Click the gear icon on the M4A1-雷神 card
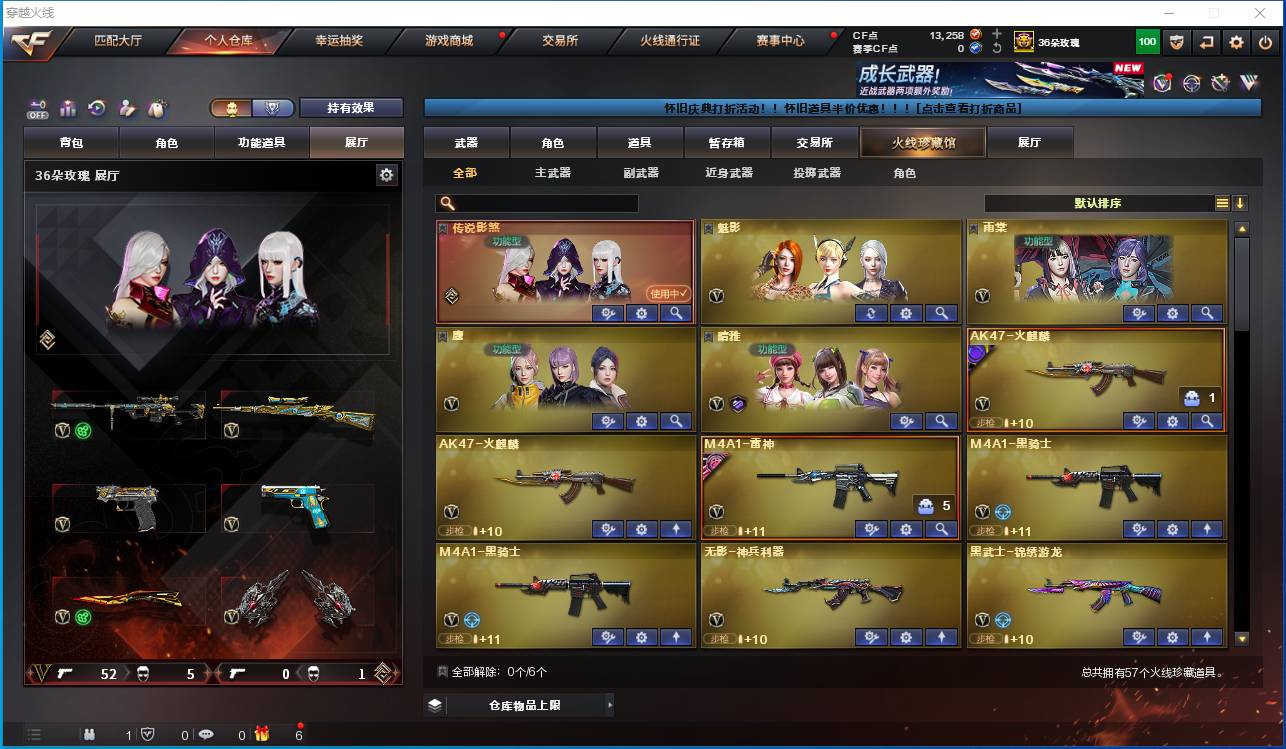1286x749 pixels. point(906,529)
